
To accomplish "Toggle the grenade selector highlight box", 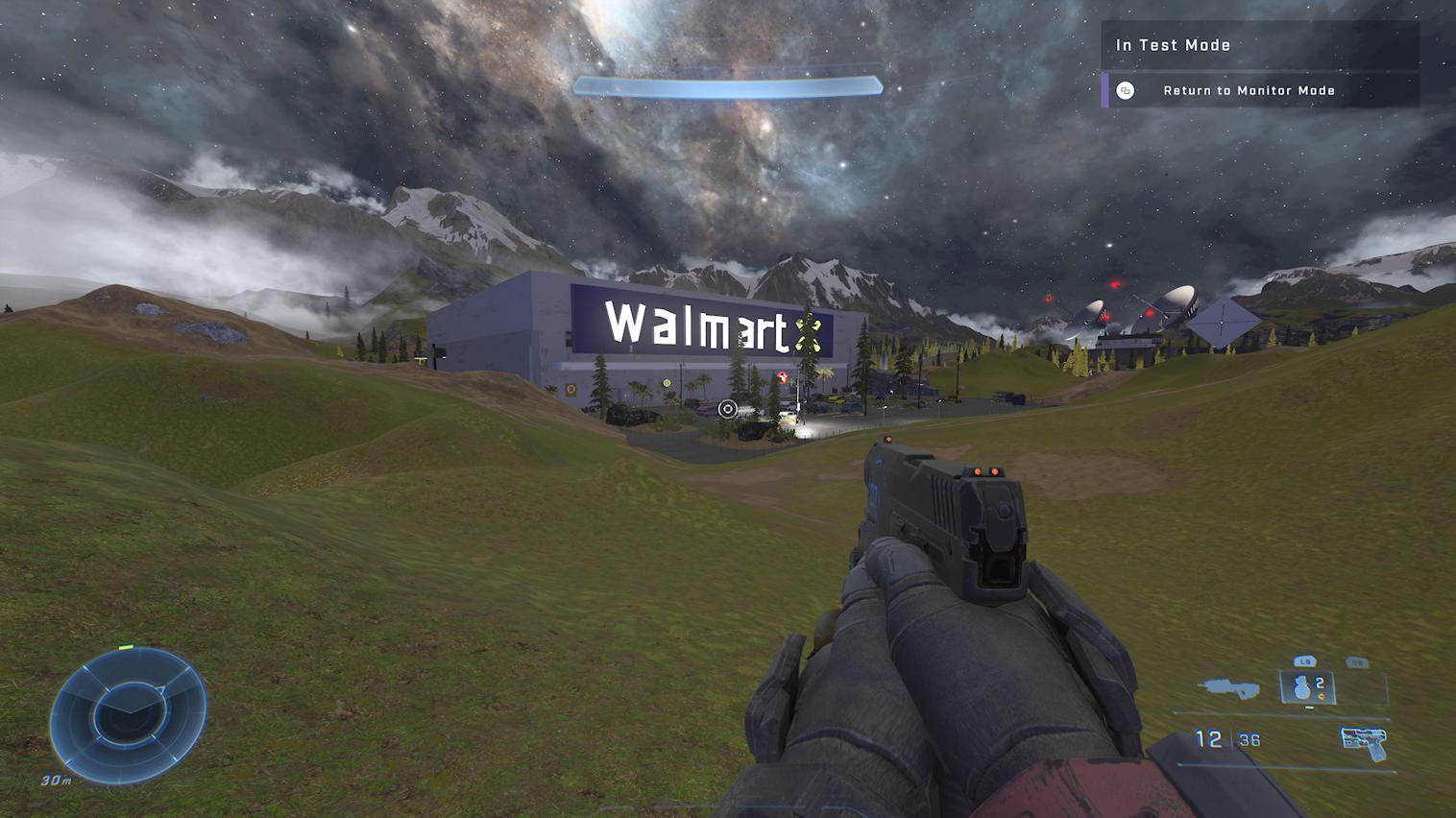I will click(x=1306, y=687).
